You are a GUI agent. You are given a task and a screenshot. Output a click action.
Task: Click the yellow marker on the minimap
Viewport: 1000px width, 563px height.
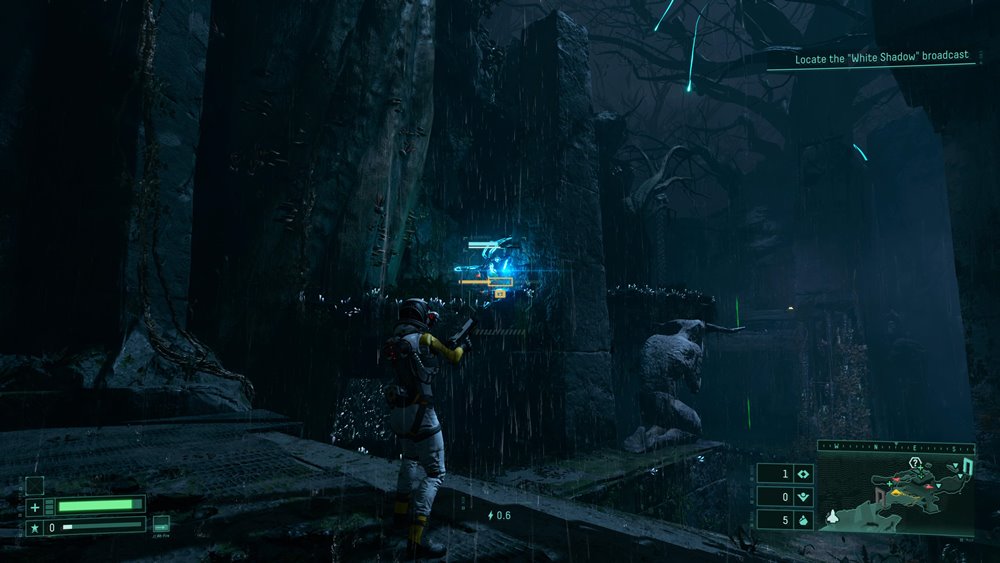[x=896, y=491]
